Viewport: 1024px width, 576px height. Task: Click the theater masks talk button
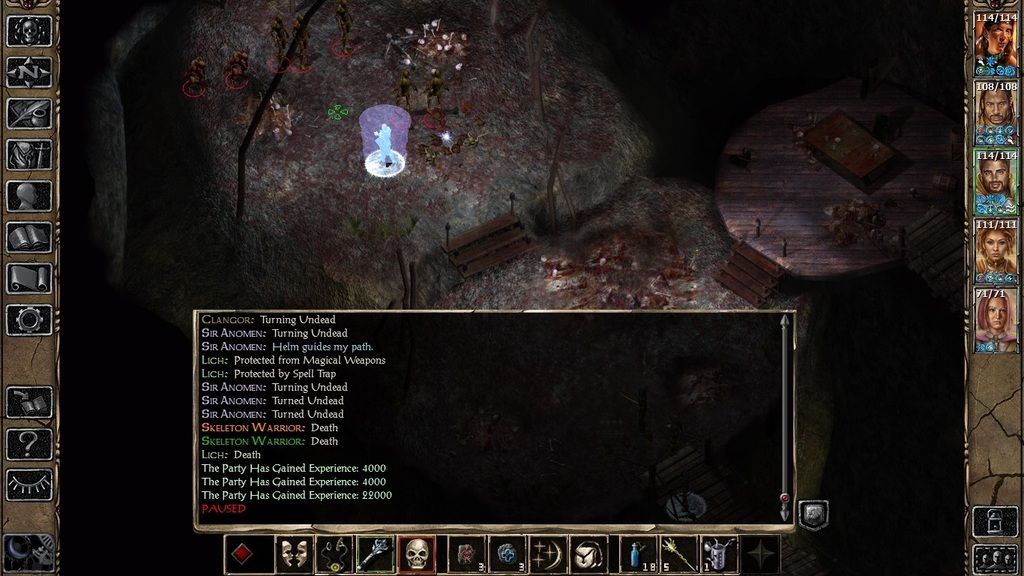coord(293,554)
